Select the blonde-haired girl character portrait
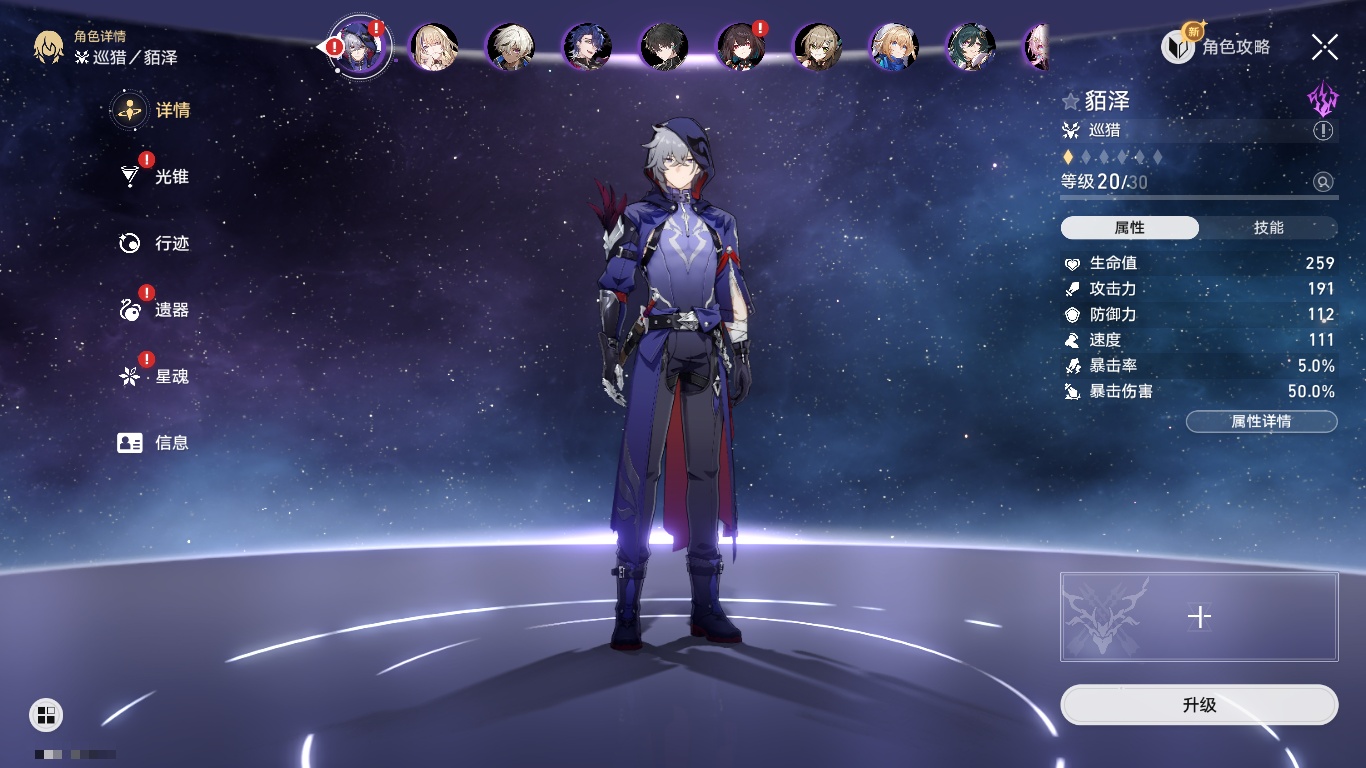The height and width of the screenshot is (768, 1366). pyautogui.click(x=434, y=47)
